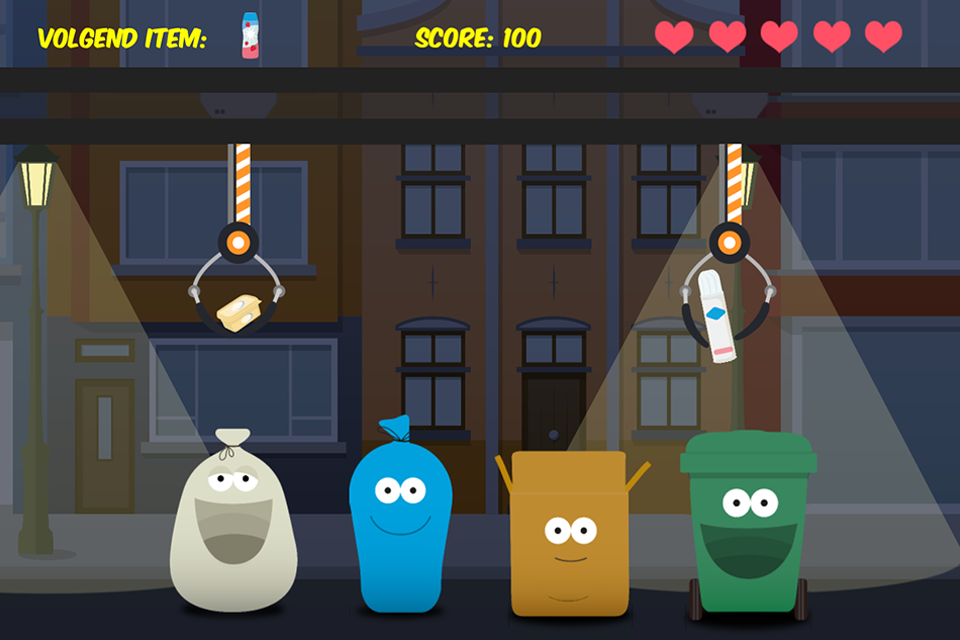Pick the brown cardboard box bin
960x640 pixels.
coord(569,535)
